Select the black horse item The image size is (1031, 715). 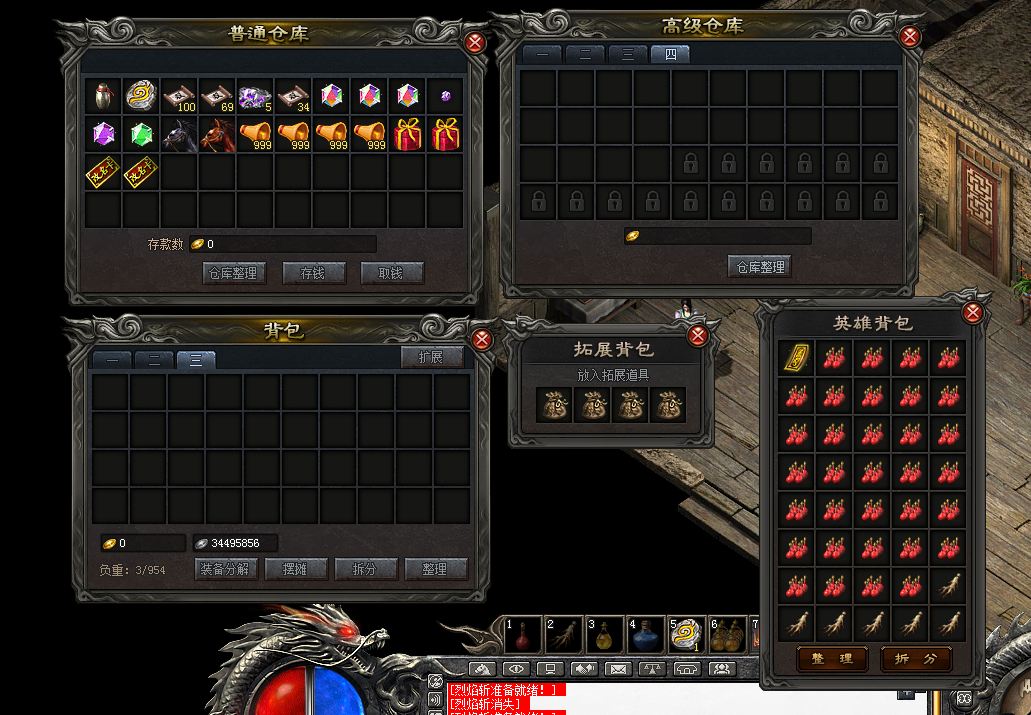pos(180,134)
